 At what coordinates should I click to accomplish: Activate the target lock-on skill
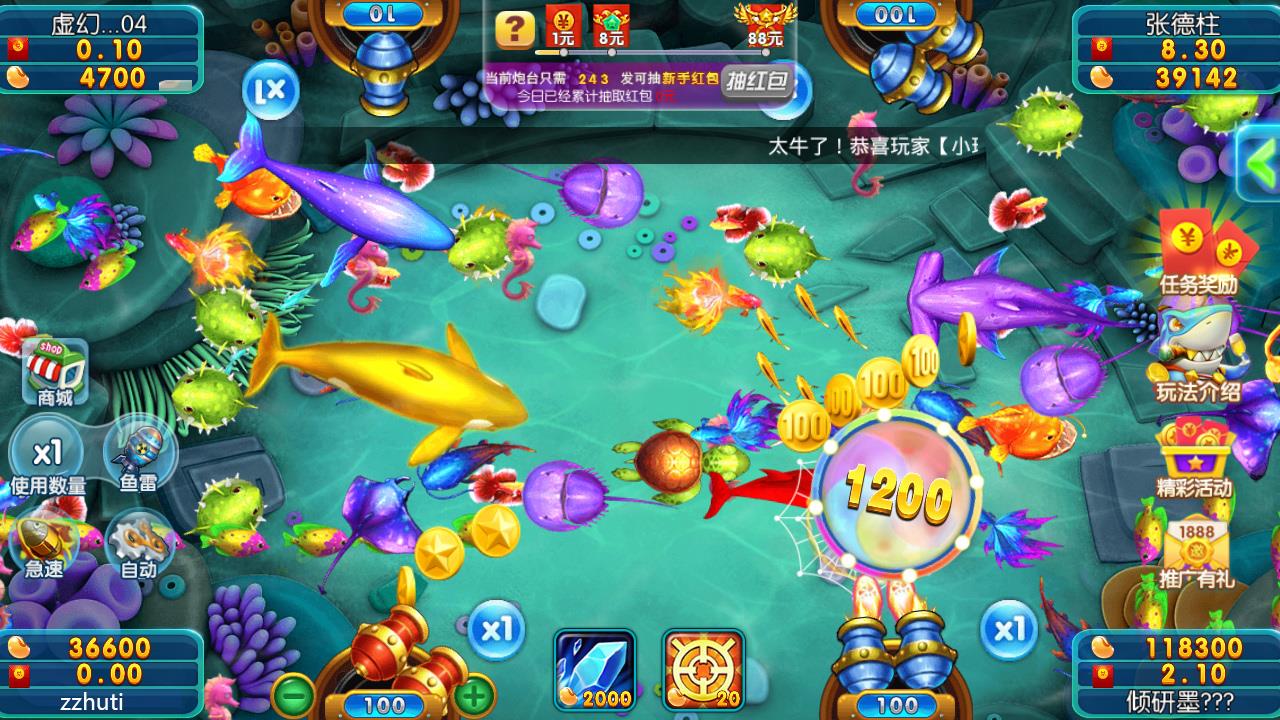pyautogui.click(x=703, y=669)
